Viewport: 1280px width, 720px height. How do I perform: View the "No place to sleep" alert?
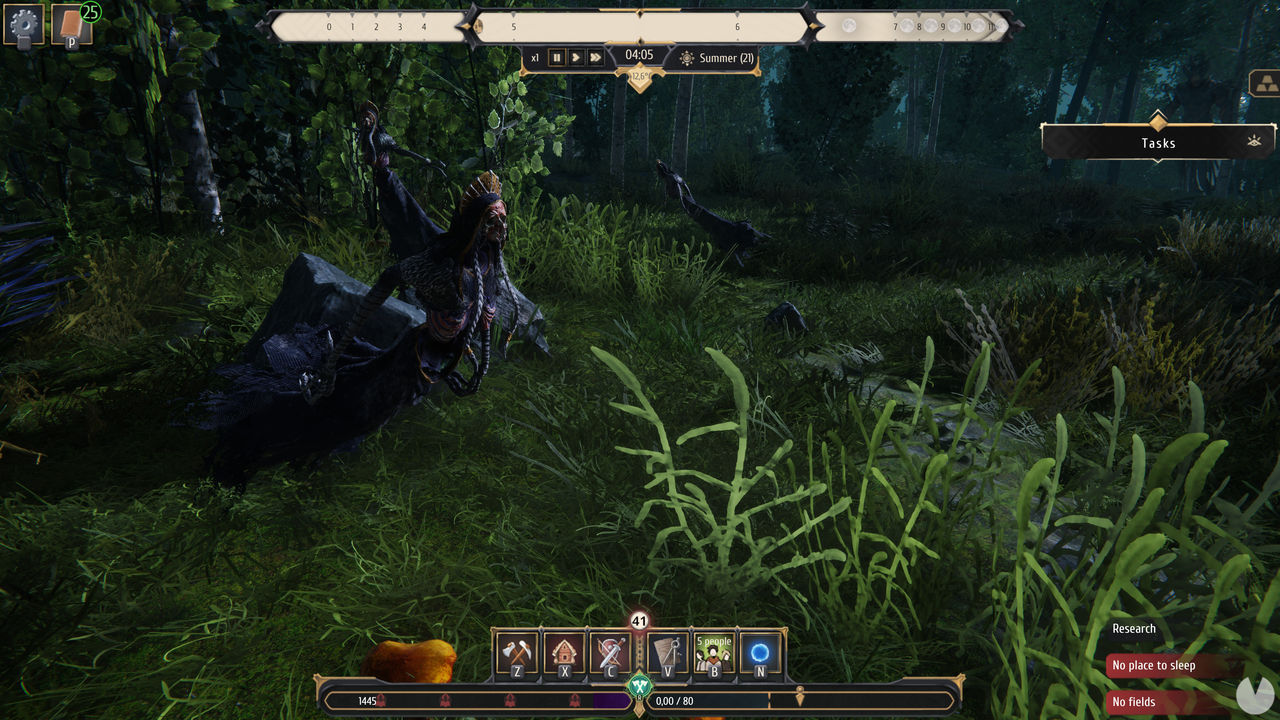tap(1168, 666)
